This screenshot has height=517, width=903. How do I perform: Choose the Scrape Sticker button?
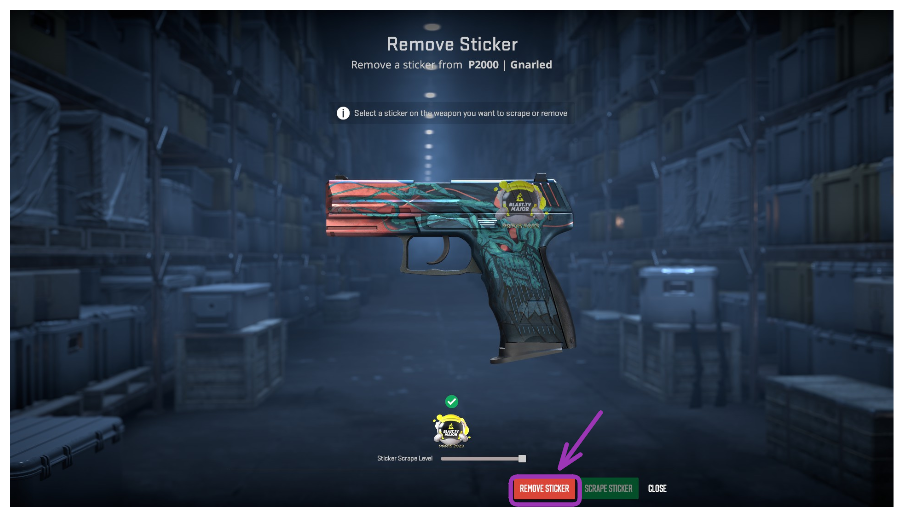[608, 489]
